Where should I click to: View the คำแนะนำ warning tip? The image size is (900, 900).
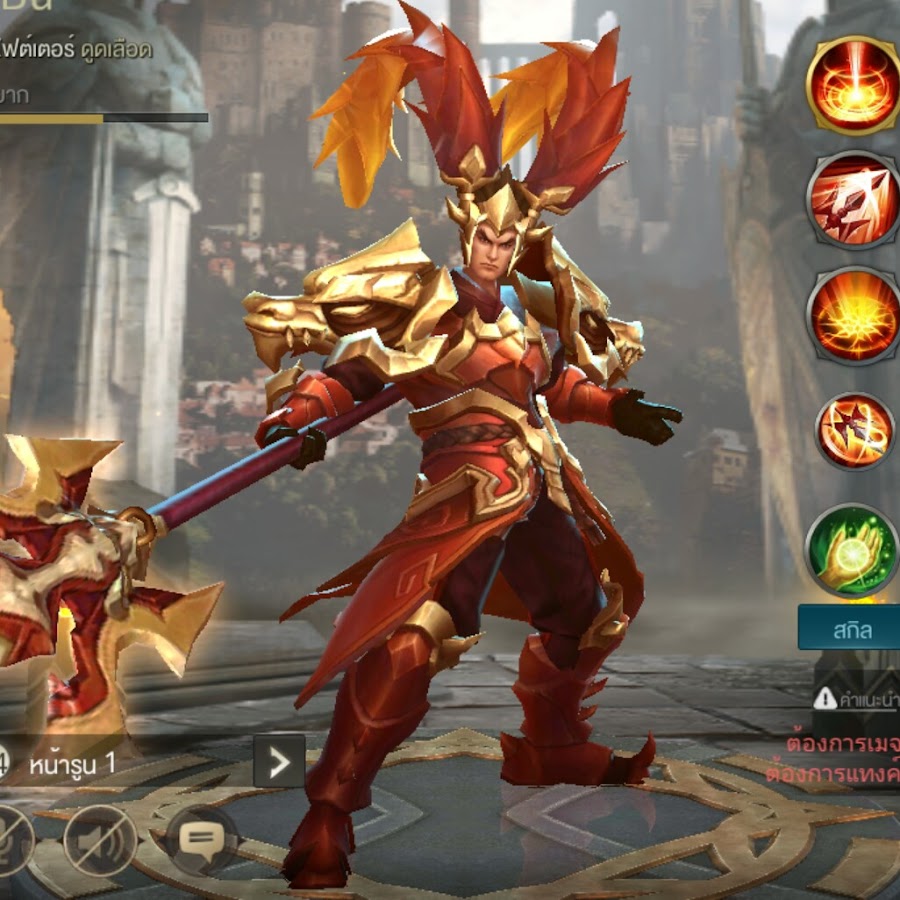(x=856, y=698)
